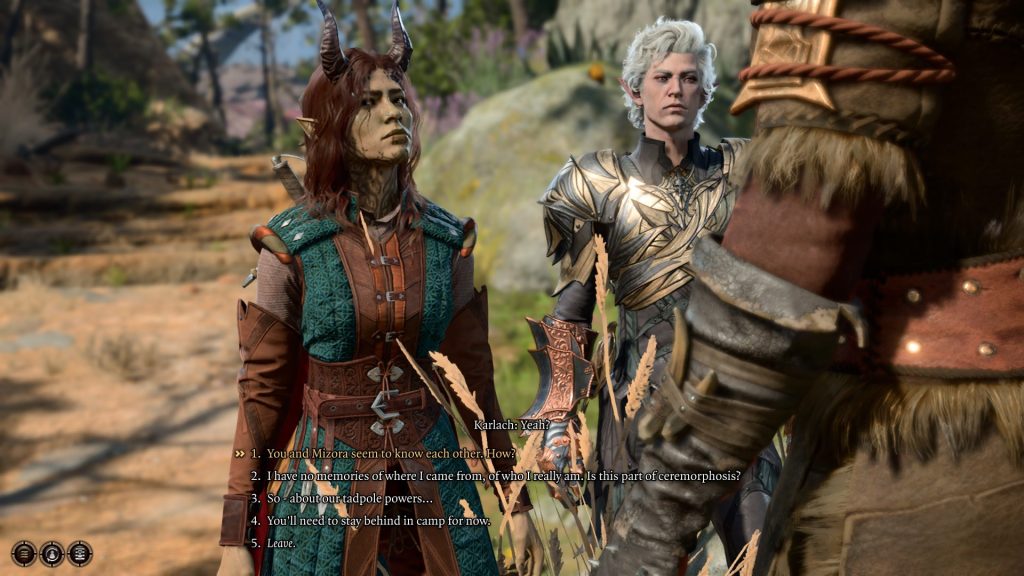Click the round character portrait swap icon
Screen dimensions: 1024x576
[52, 553]
